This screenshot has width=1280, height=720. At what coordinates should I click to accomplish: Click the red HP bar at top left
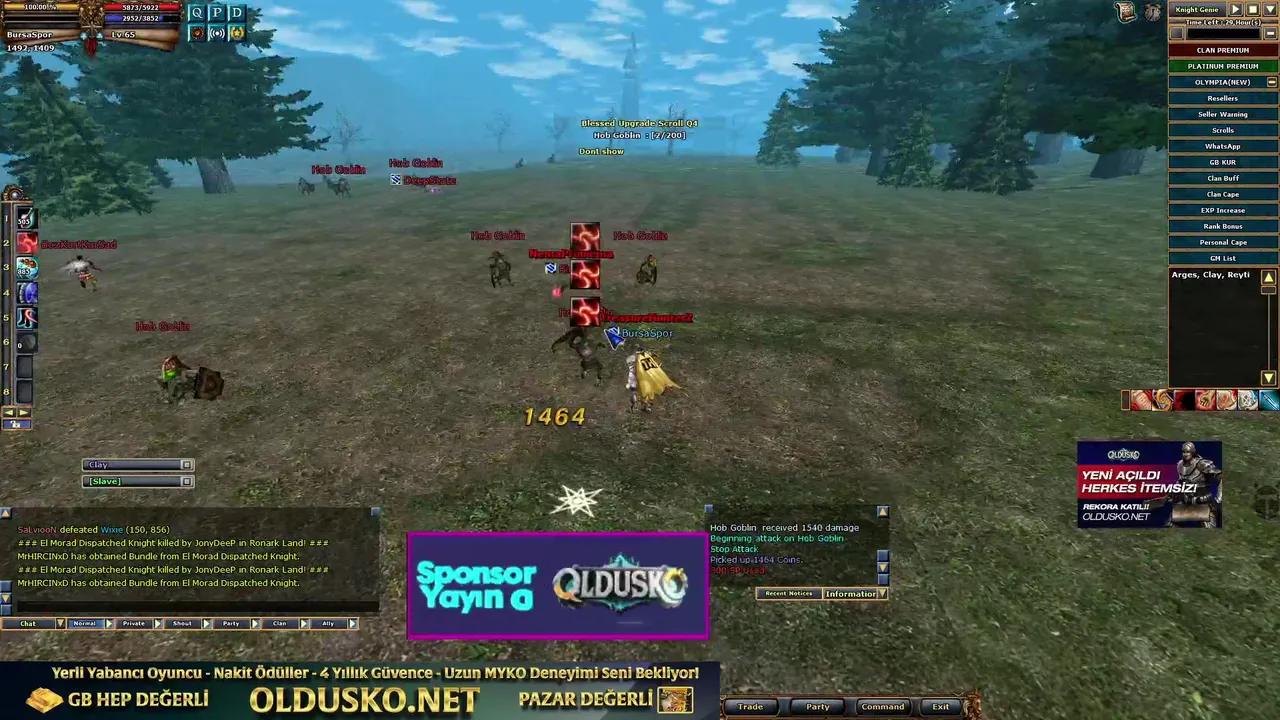click(142, 8)
